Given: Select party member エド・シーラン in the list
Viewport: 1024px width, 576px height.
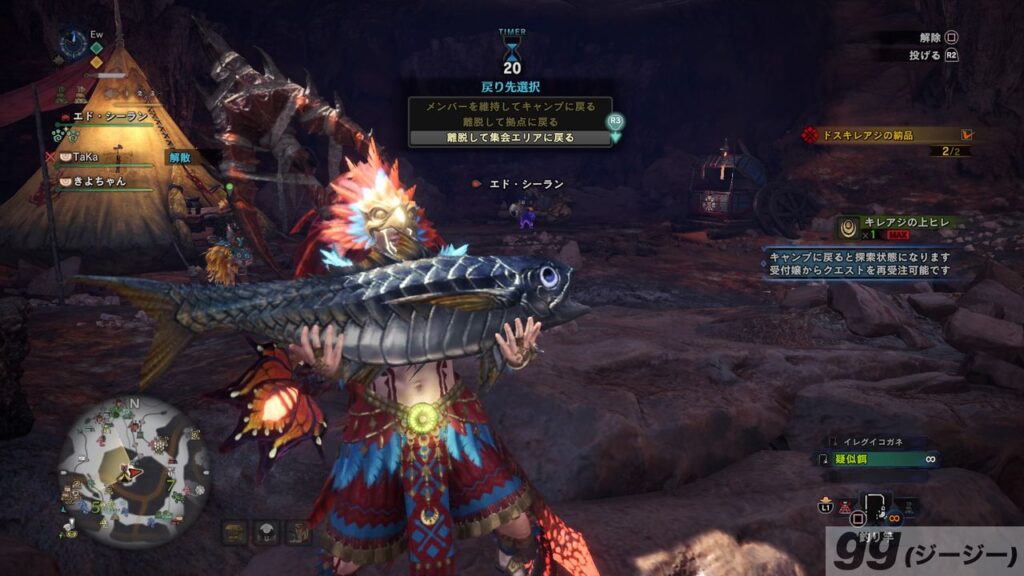Looking at the screenshot, I should point(108,117).
